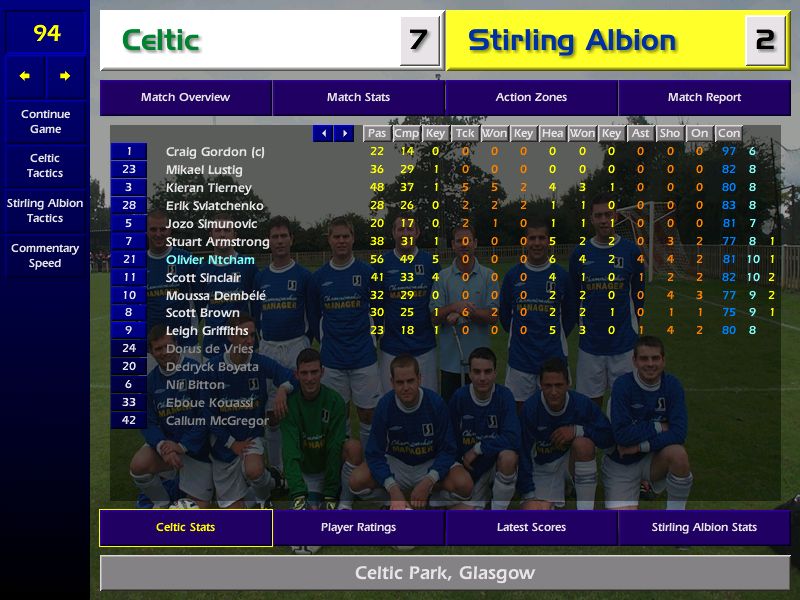Open Stirling Albion Tactics
This screenshot has height=600, width=800.
pyautogui.click(x=45, y=211)
